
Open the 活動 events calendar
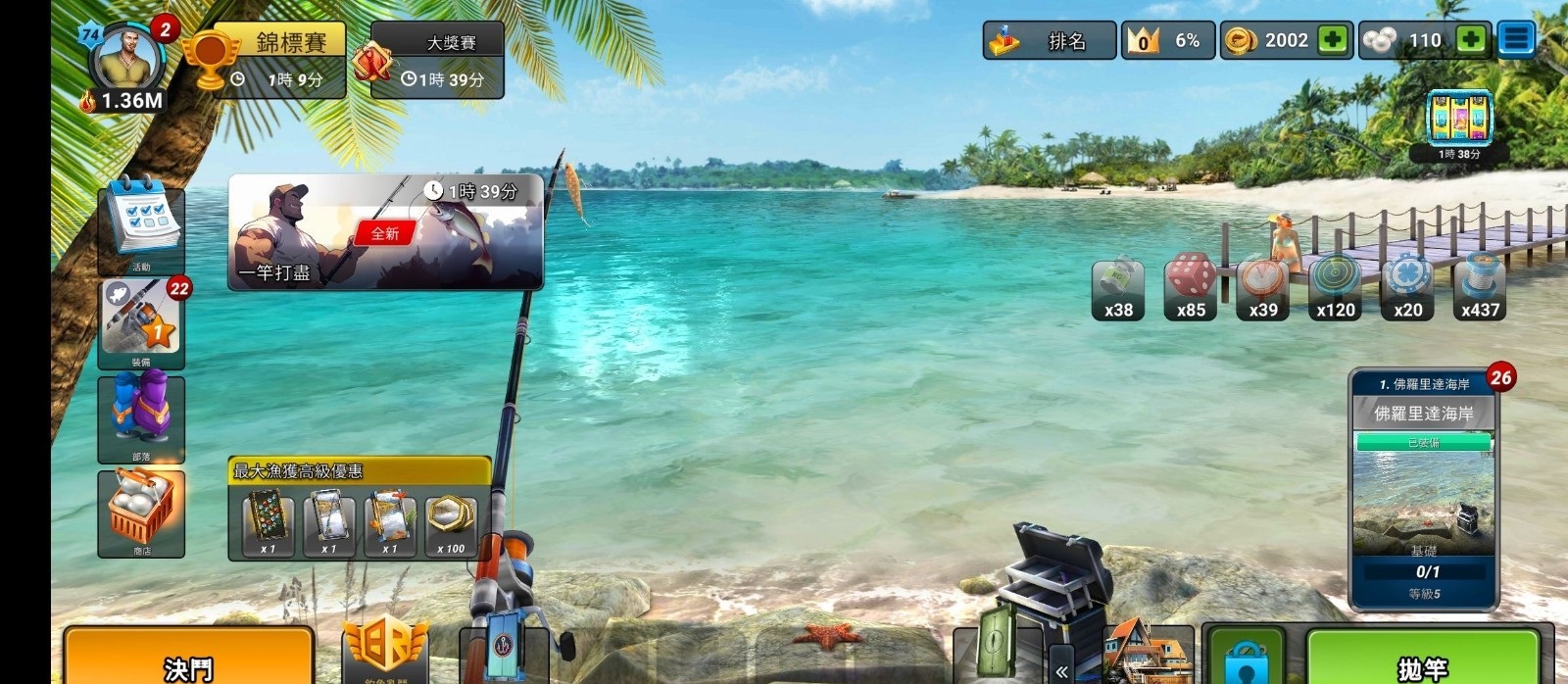[x=142, y=223]
